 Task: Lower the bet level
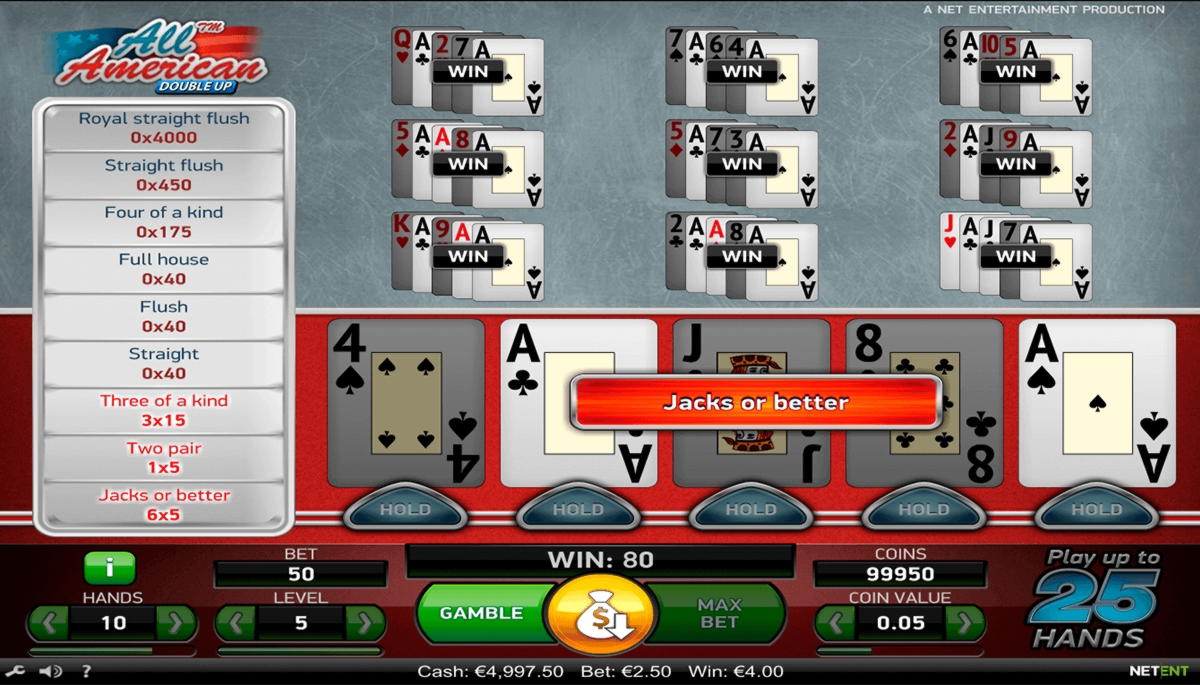pos(236,623)
